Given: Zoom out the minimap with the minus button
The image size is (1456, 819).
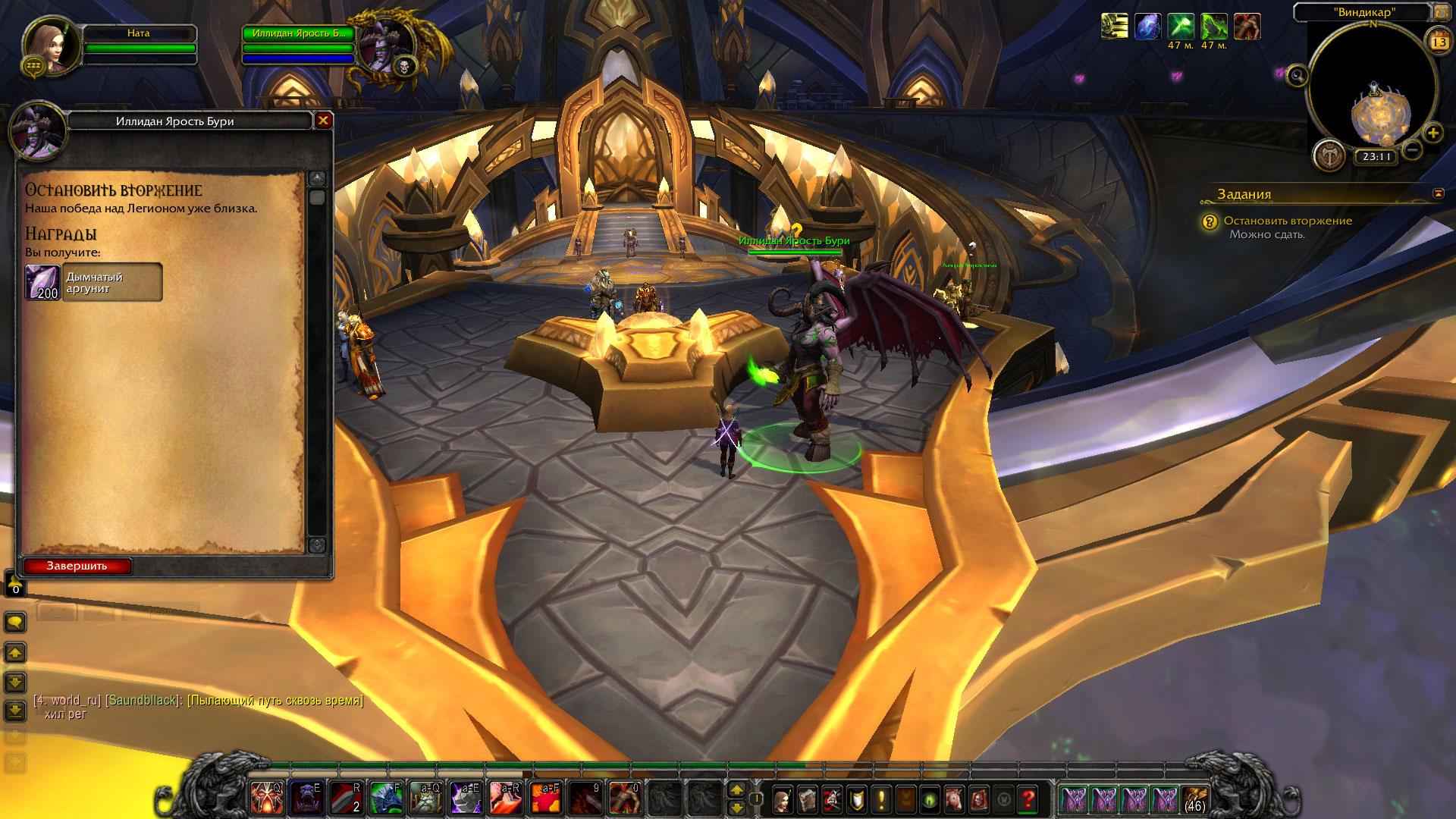Looking at the screenshot, I should coord(1411,149).
